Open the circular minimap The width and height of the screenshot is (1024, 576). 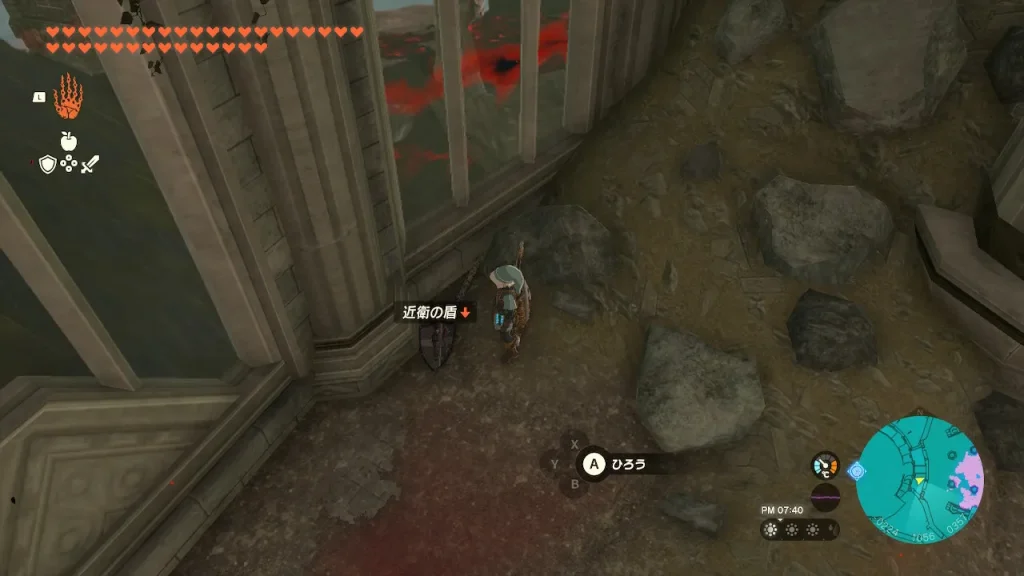coord(920,480)
